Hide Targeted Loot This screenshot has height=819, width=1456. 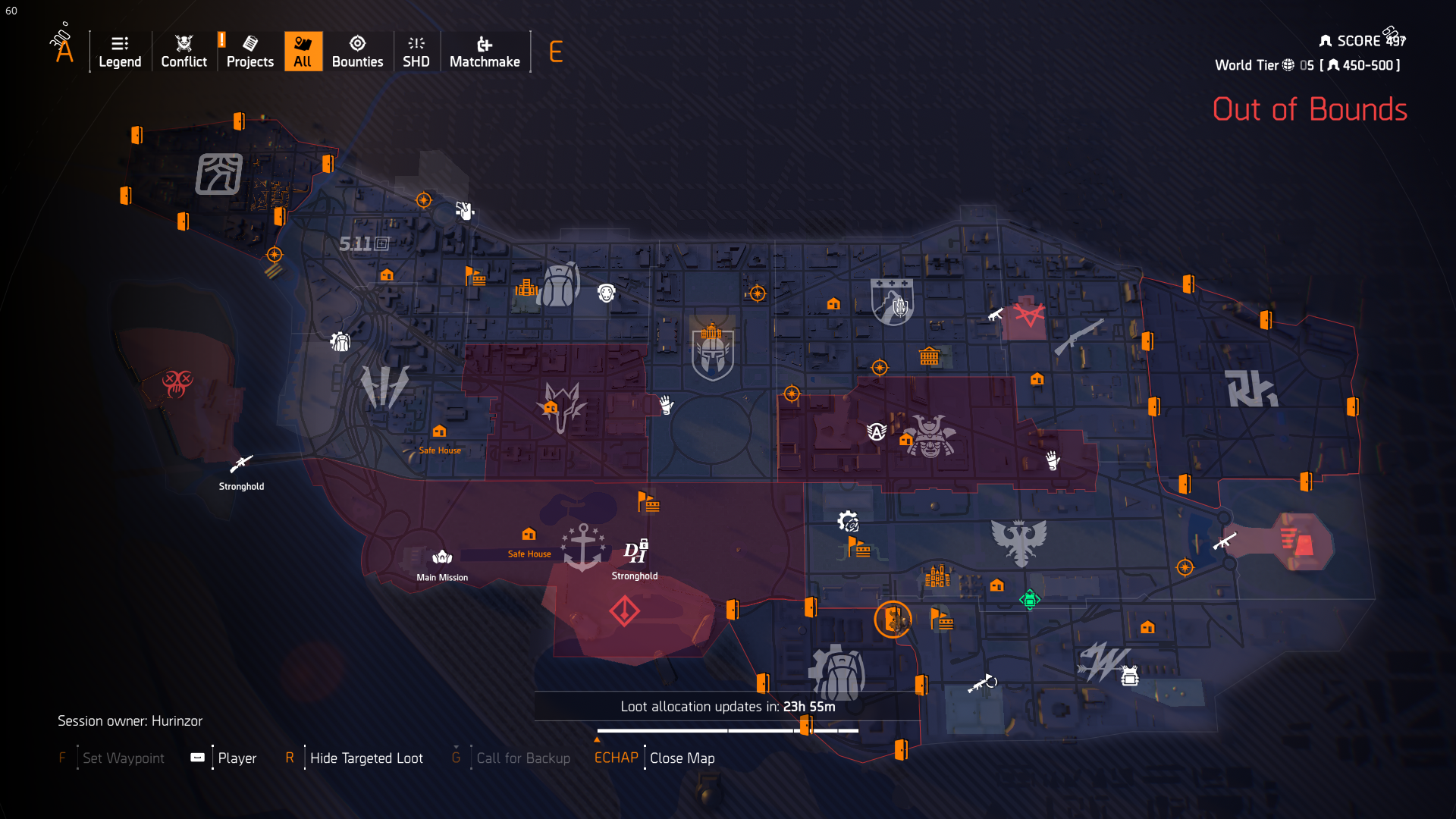366,758
